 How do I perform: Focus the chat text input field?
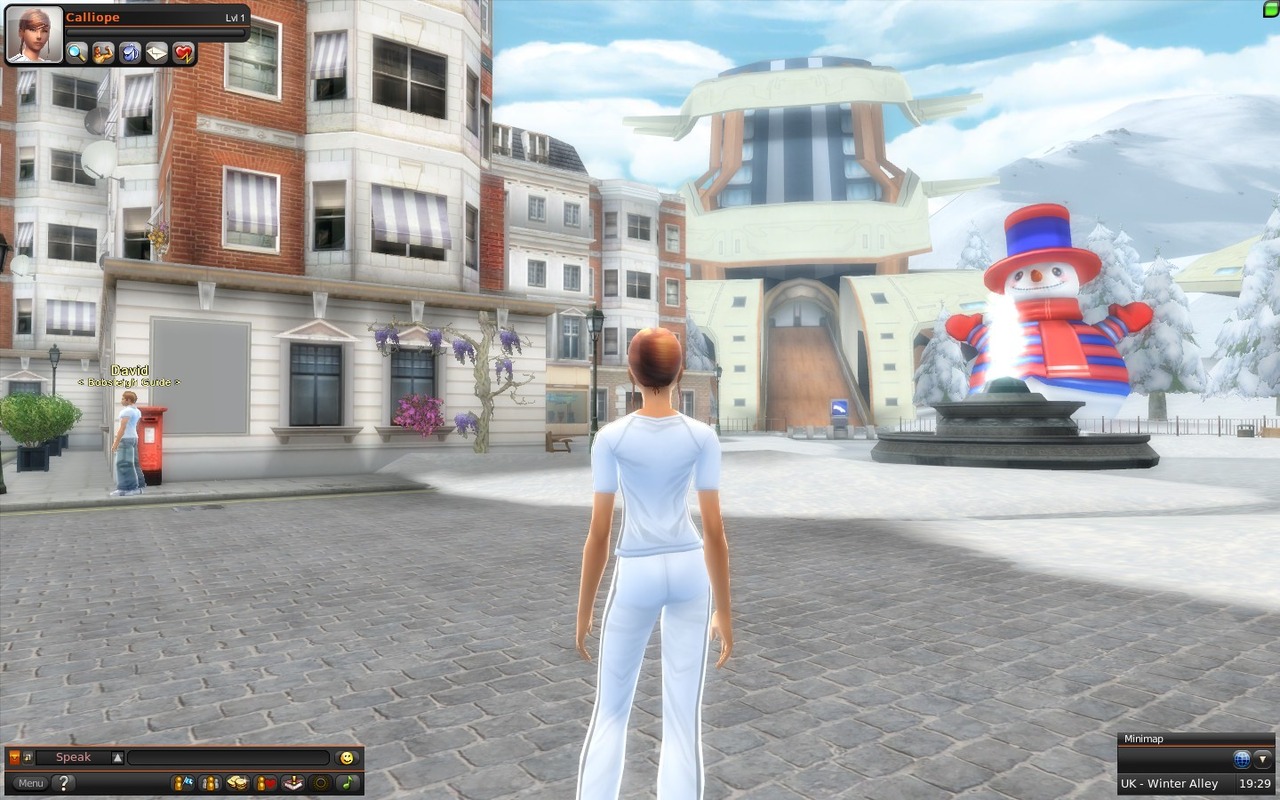point(228,758)
